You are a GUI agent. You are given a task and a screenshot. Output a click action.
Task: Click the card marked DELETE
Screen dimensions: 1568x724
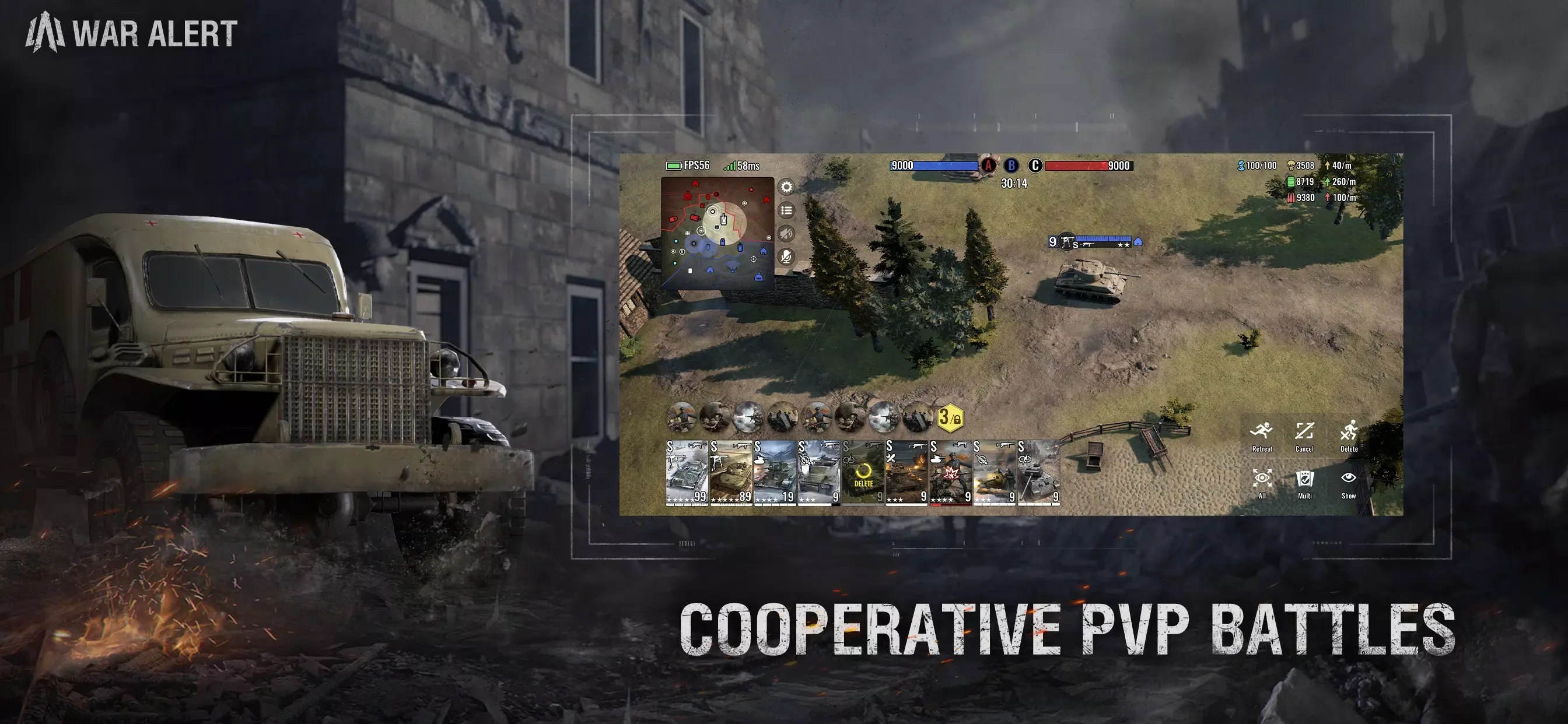point(863,473)
